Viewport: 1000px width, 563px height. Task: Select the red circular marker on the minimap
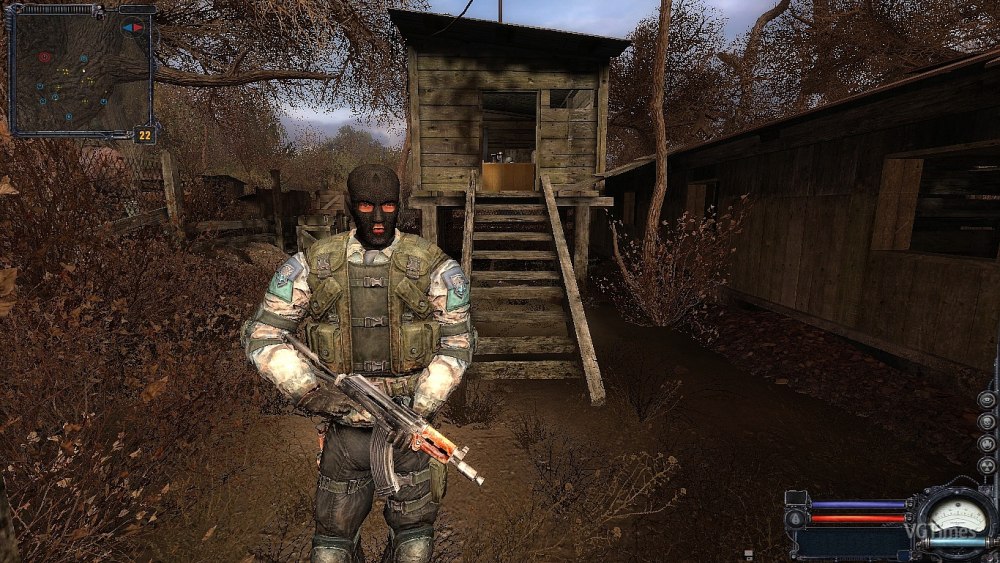tap(44, 57)
